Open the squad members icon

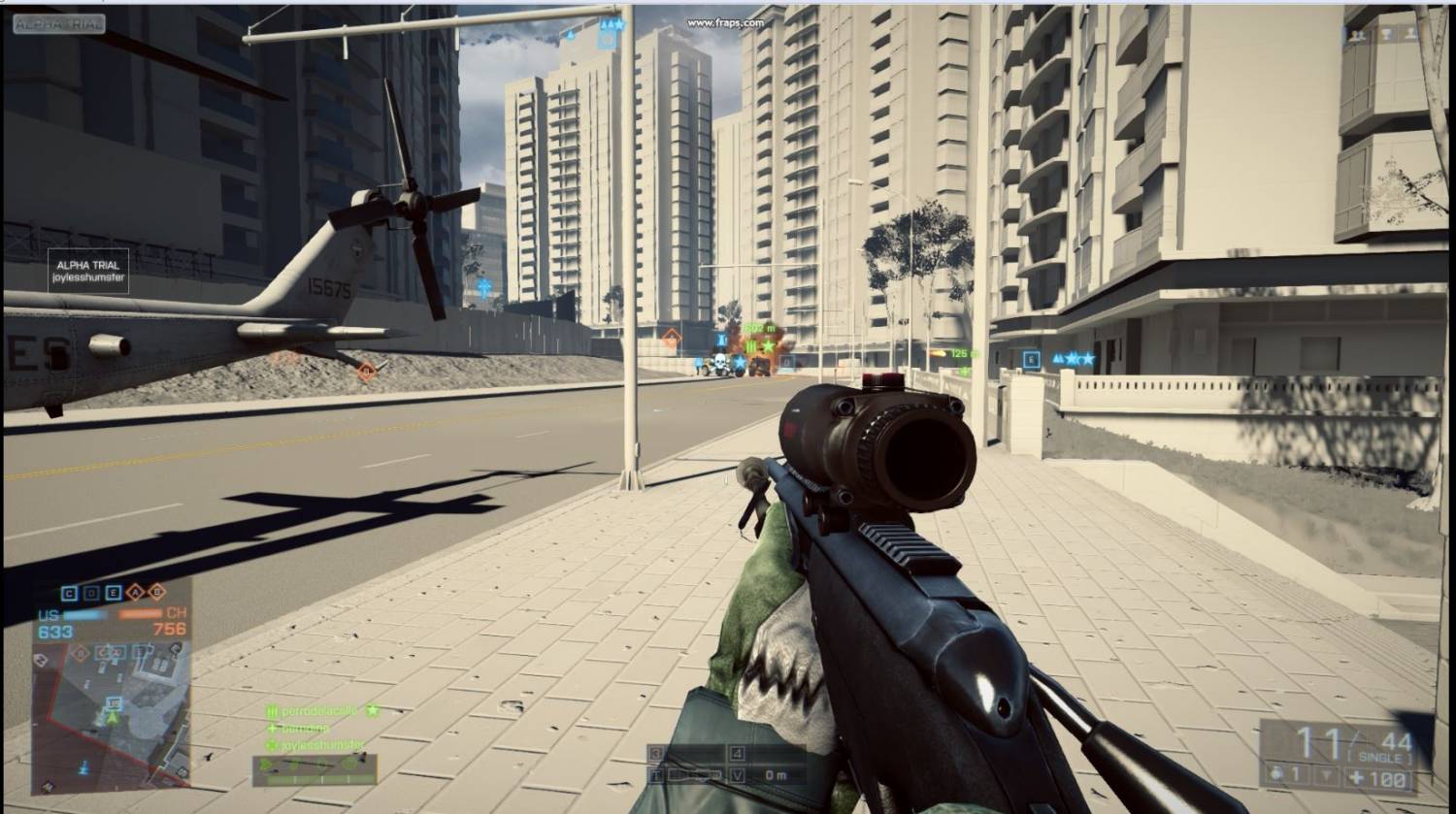pos(1356,34)
